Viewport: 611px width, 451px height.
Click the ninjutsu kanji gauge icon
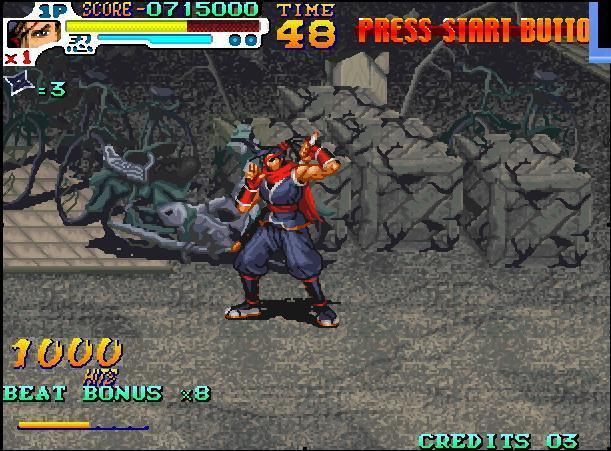[x=77, y=42]
